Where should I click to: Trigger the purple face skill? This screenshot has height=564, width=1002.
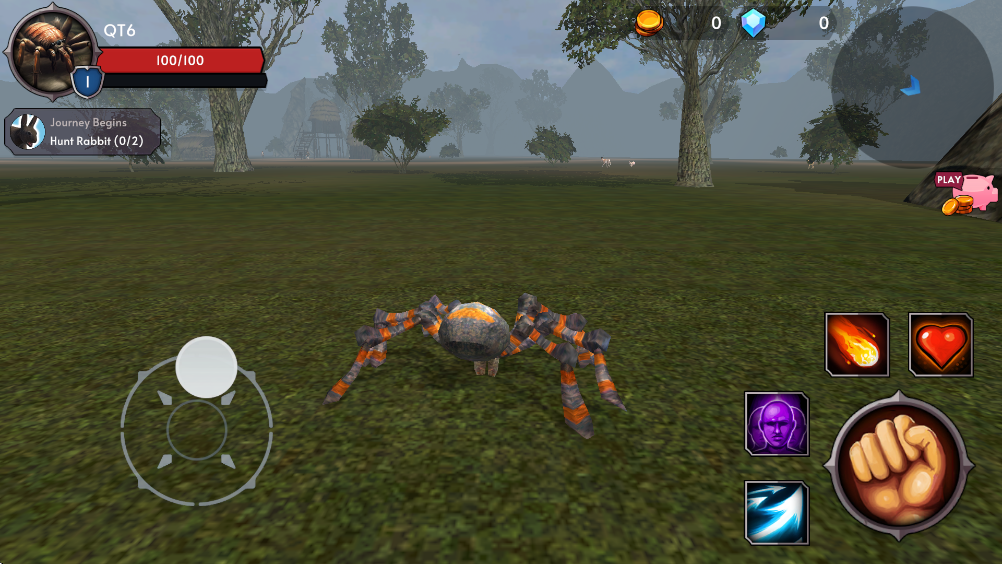point(777,423)
